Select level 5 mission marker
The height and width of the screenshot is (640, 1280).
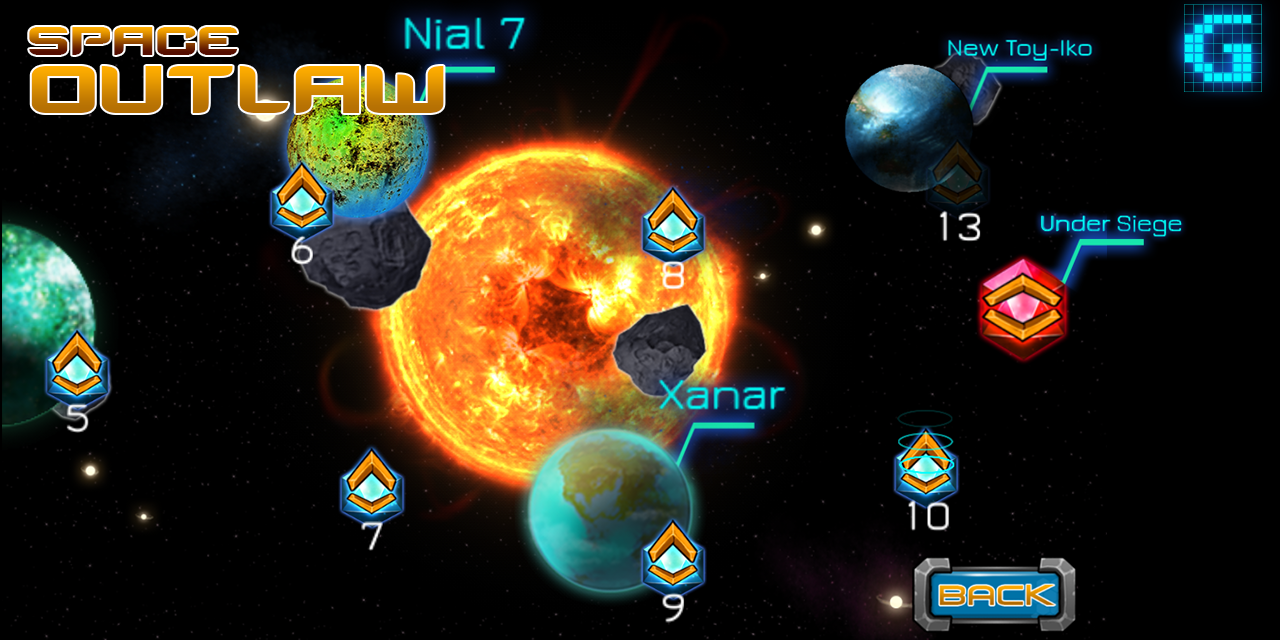point(77,368)
